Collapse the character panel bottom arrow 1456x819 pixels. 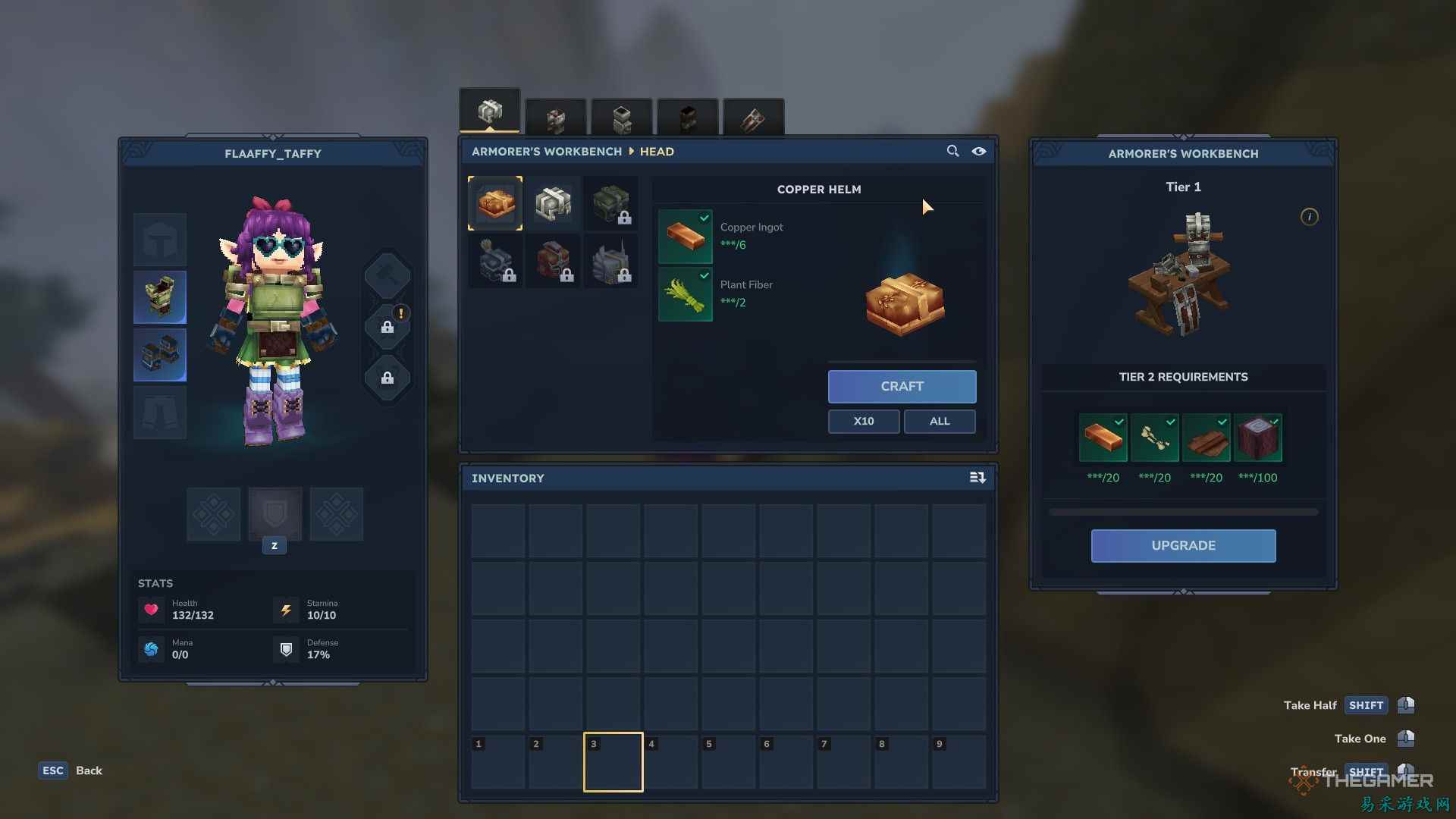(271, 682)
